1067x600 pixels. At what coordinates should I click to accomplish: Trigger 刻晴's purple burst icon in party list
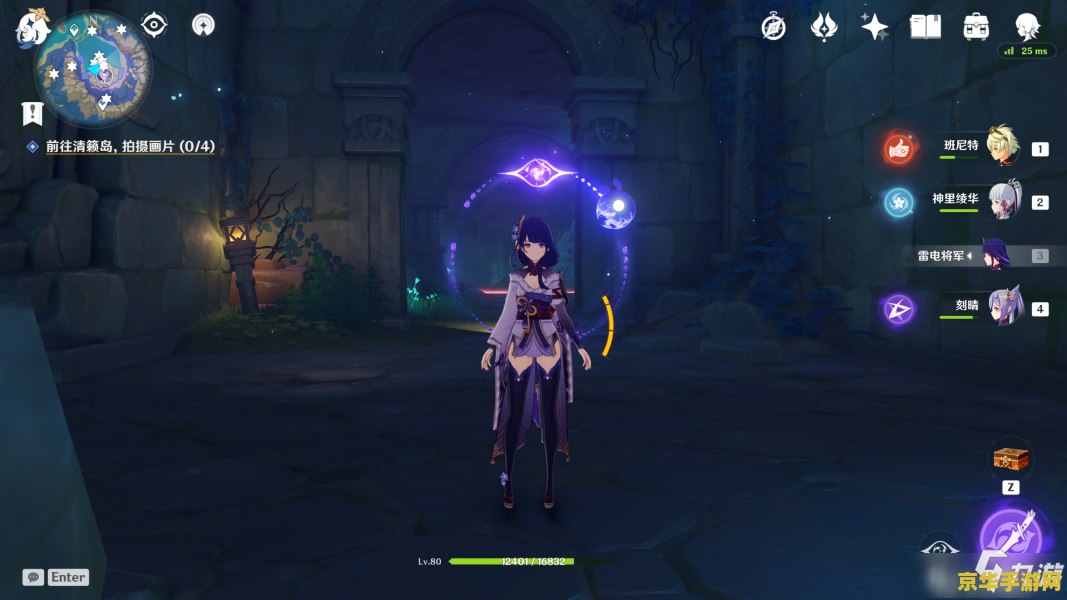tap(898, 308)
